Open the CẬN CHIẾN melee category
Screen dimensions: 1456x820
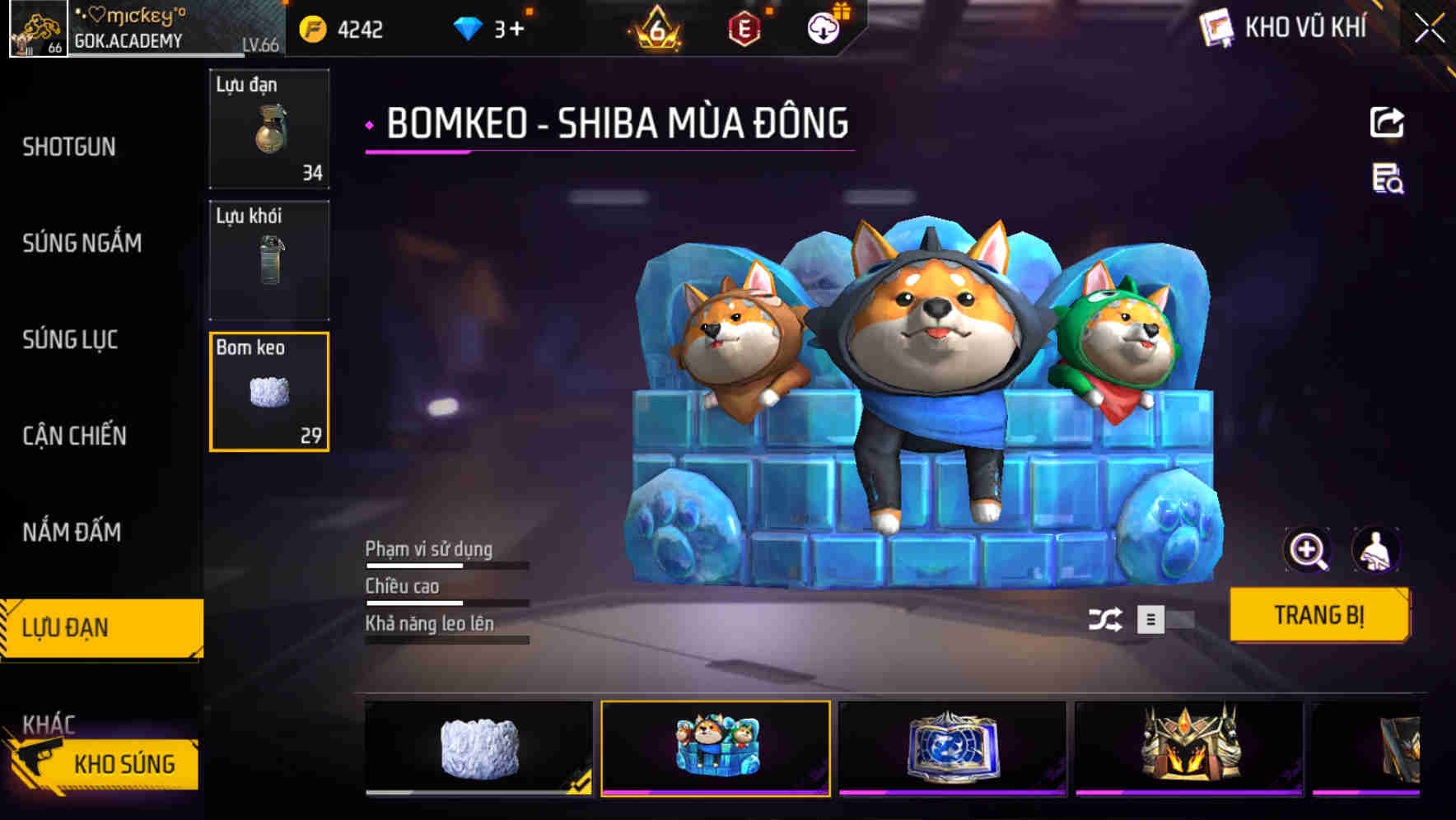73,436
